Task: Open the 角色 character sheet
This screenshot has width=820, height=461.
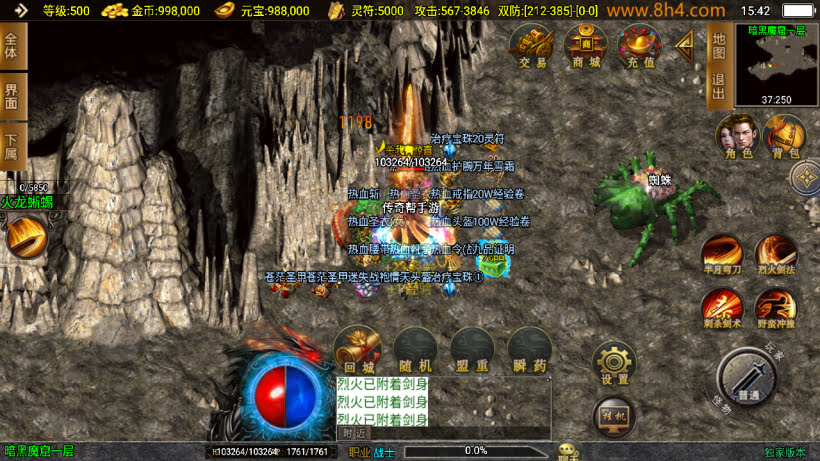Action: click(736, 136)
